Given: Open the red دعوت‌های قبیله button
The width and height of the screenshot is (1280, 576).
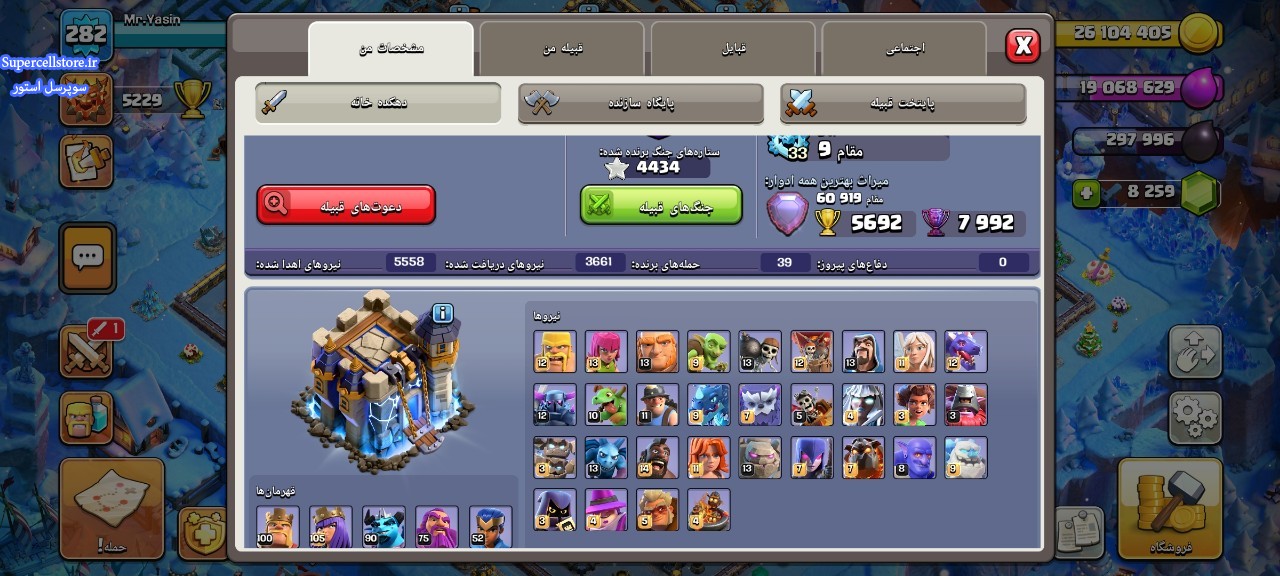Looking at the screenshot, I should (x=346, y=205).
